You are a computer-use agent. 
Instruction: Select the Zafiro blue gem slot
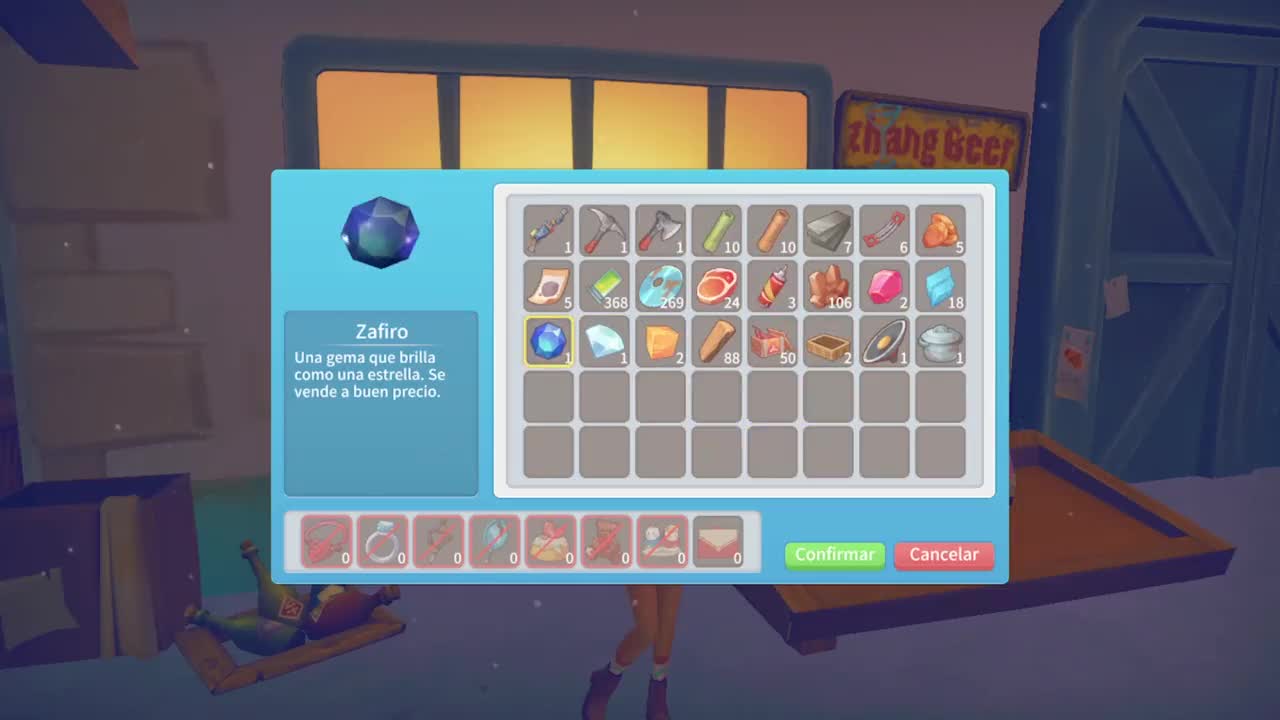pos(548,341)
